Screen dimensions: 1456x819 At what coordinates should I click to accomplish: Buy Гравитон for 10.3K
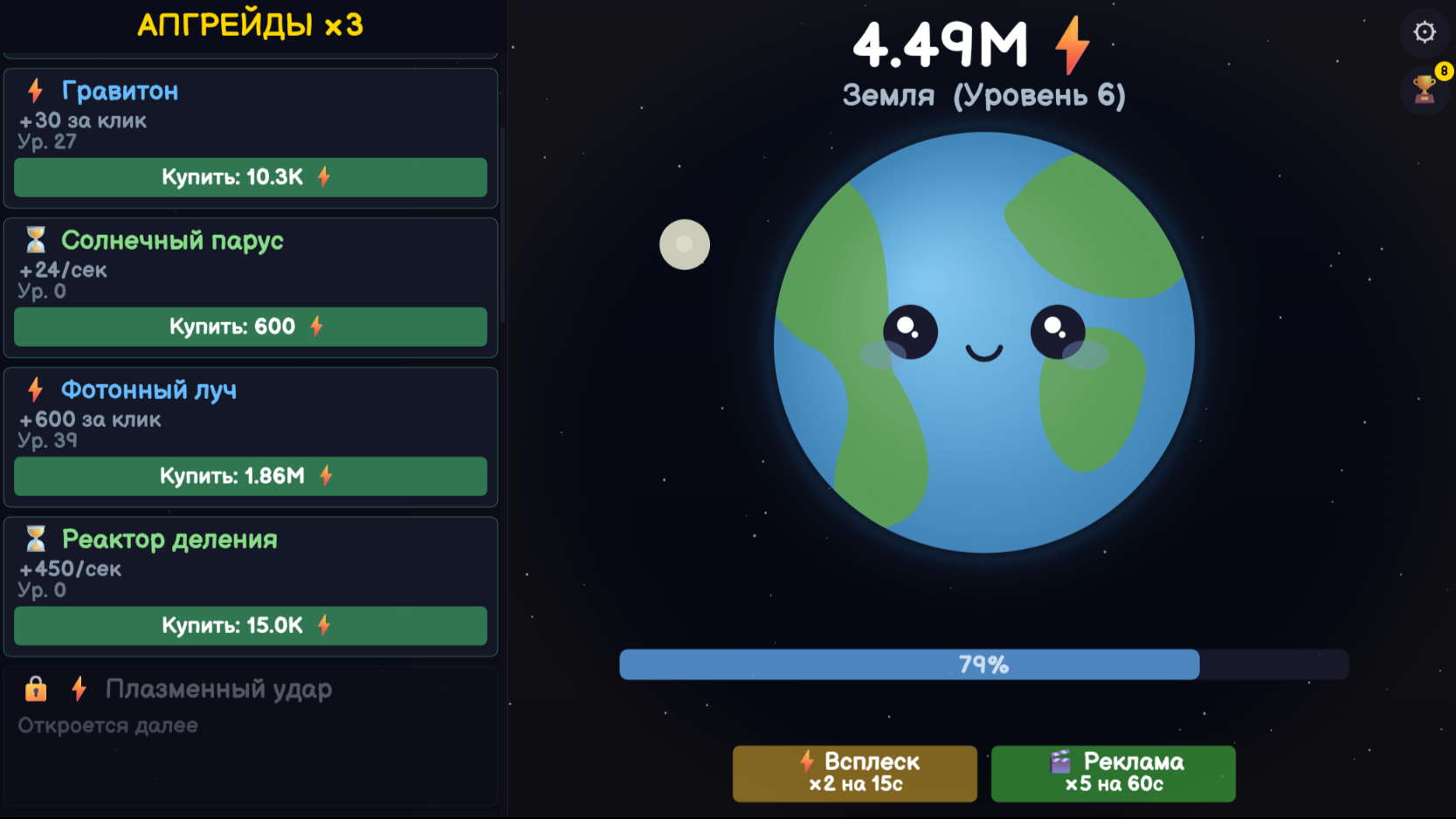250,177
